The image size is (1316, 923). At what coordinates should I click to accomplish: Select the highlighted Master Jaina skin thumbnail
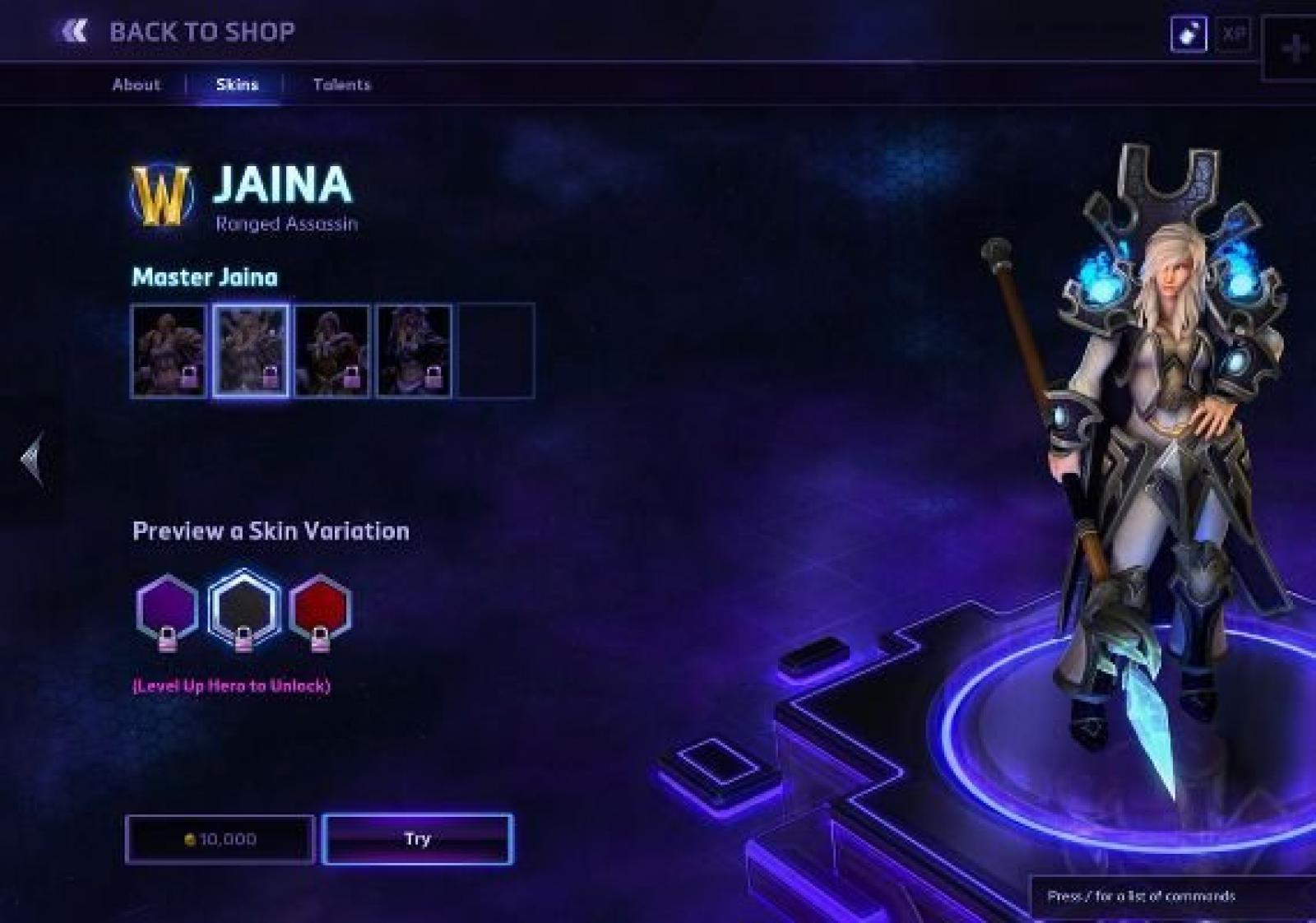pos(251,351)
